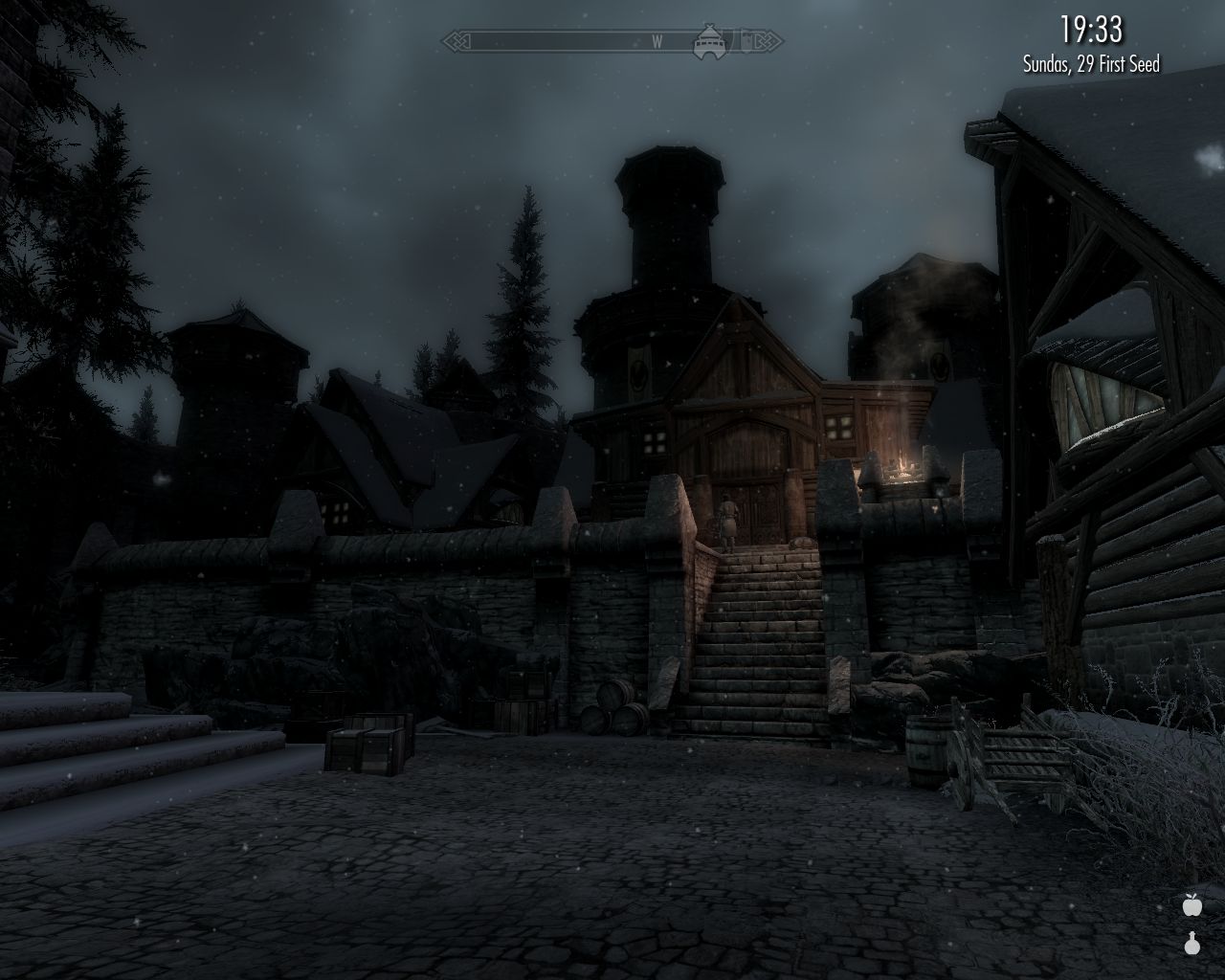The image size is (1225, 980).
Task: Click the apple hunger status icon
Action: [1192, 903]
